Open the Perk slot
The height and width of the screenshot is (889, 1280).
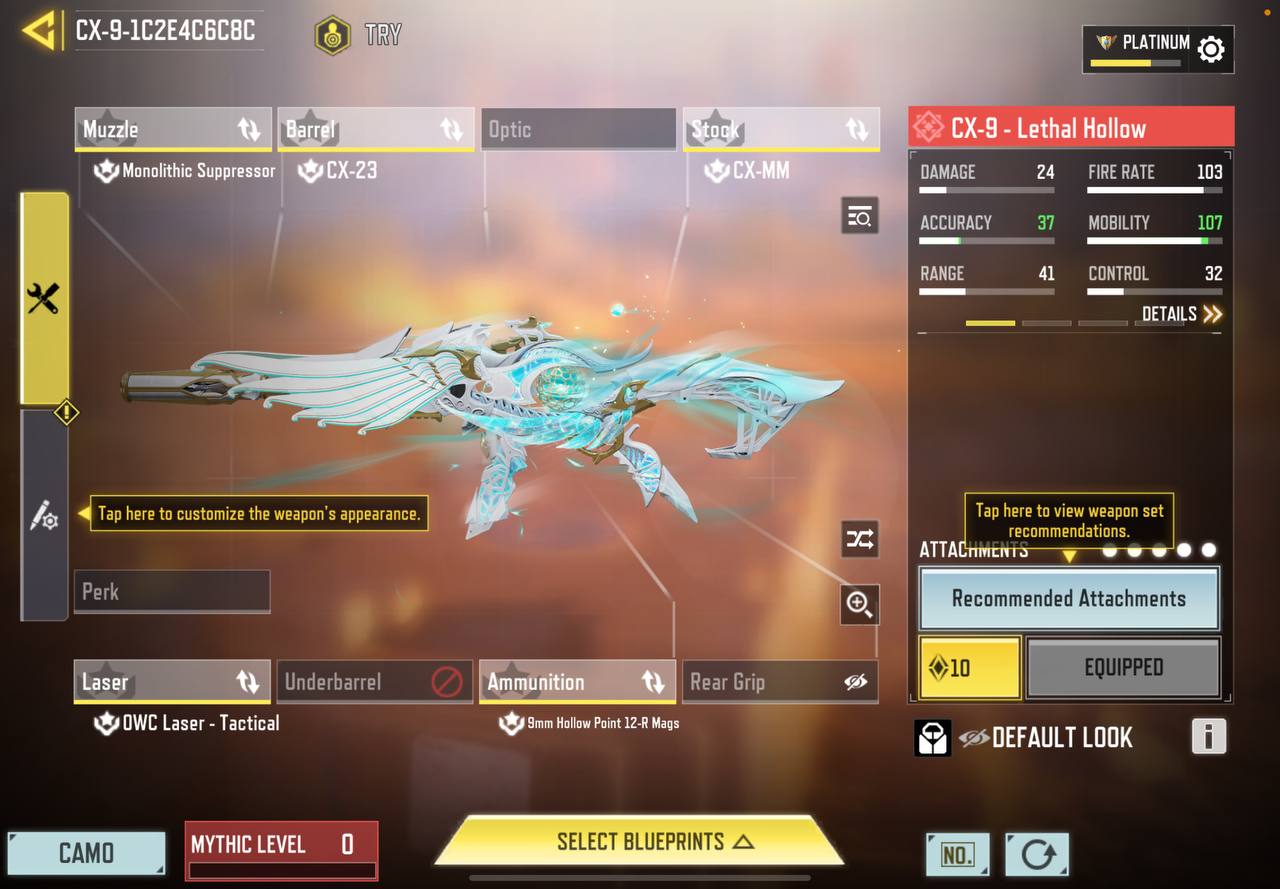click(x=172, y=592)
